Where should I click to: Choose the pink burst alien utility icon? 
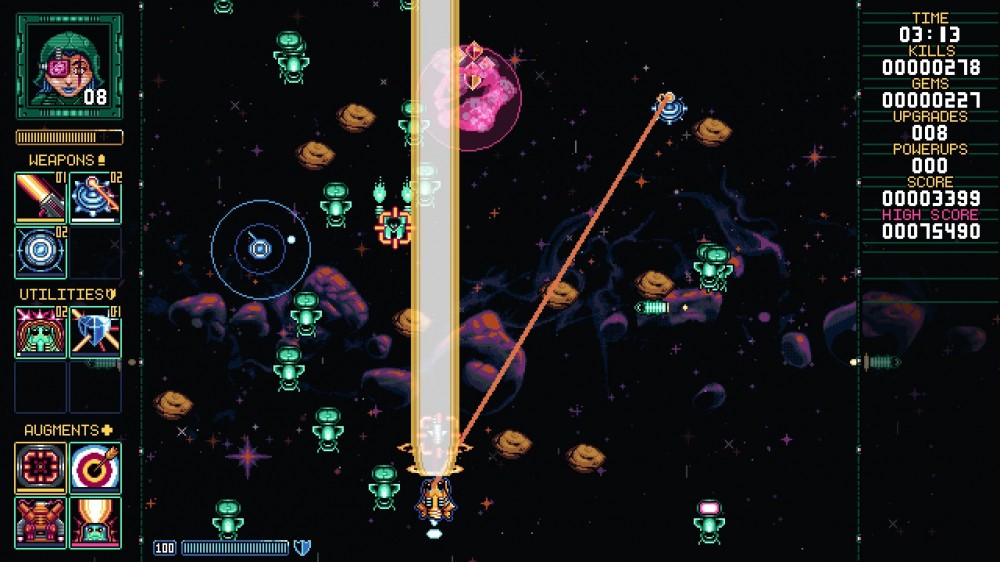(41, 332)
